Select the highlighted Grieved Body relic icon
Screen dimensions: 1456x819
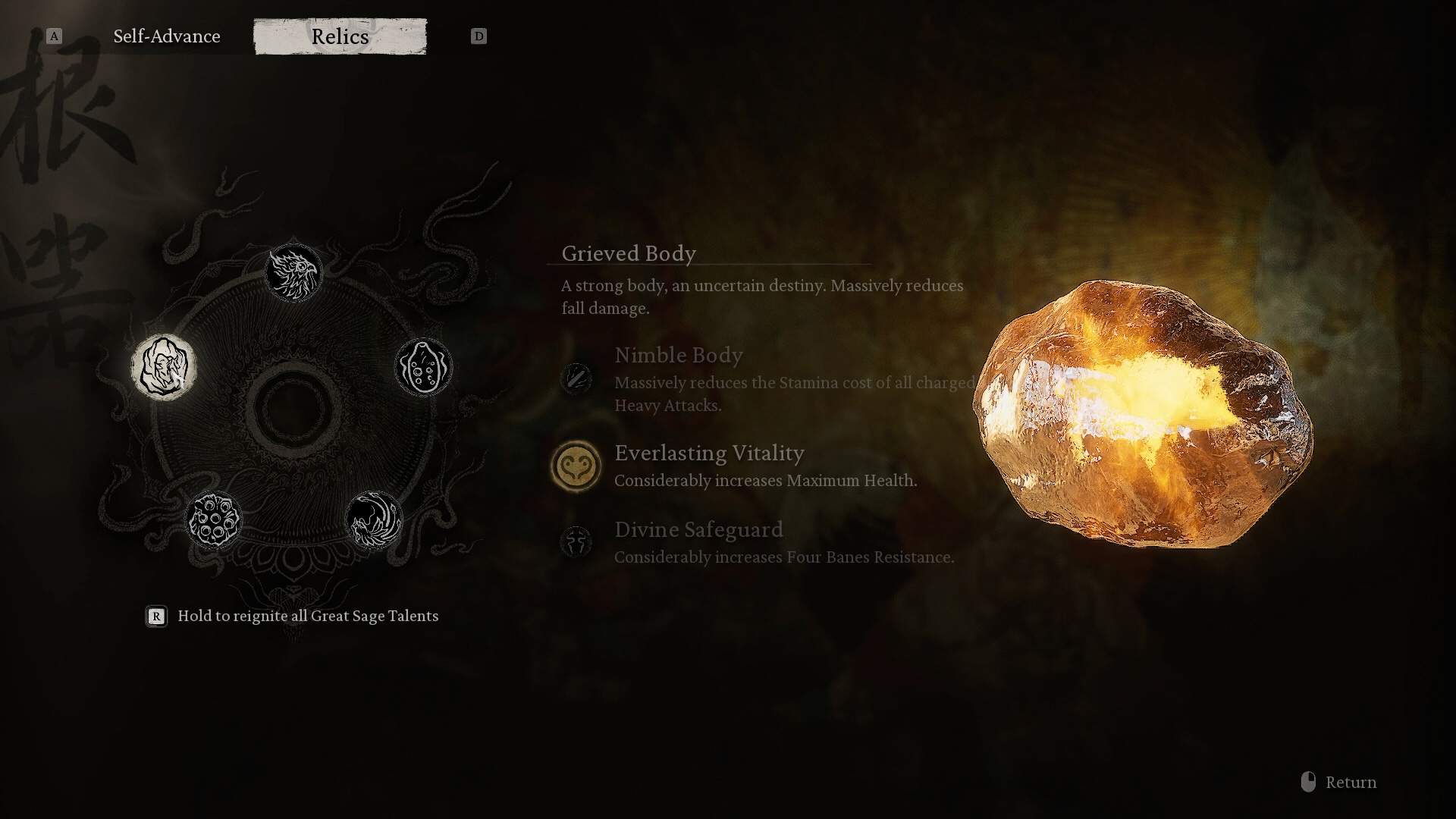click(x=163, y=367)
